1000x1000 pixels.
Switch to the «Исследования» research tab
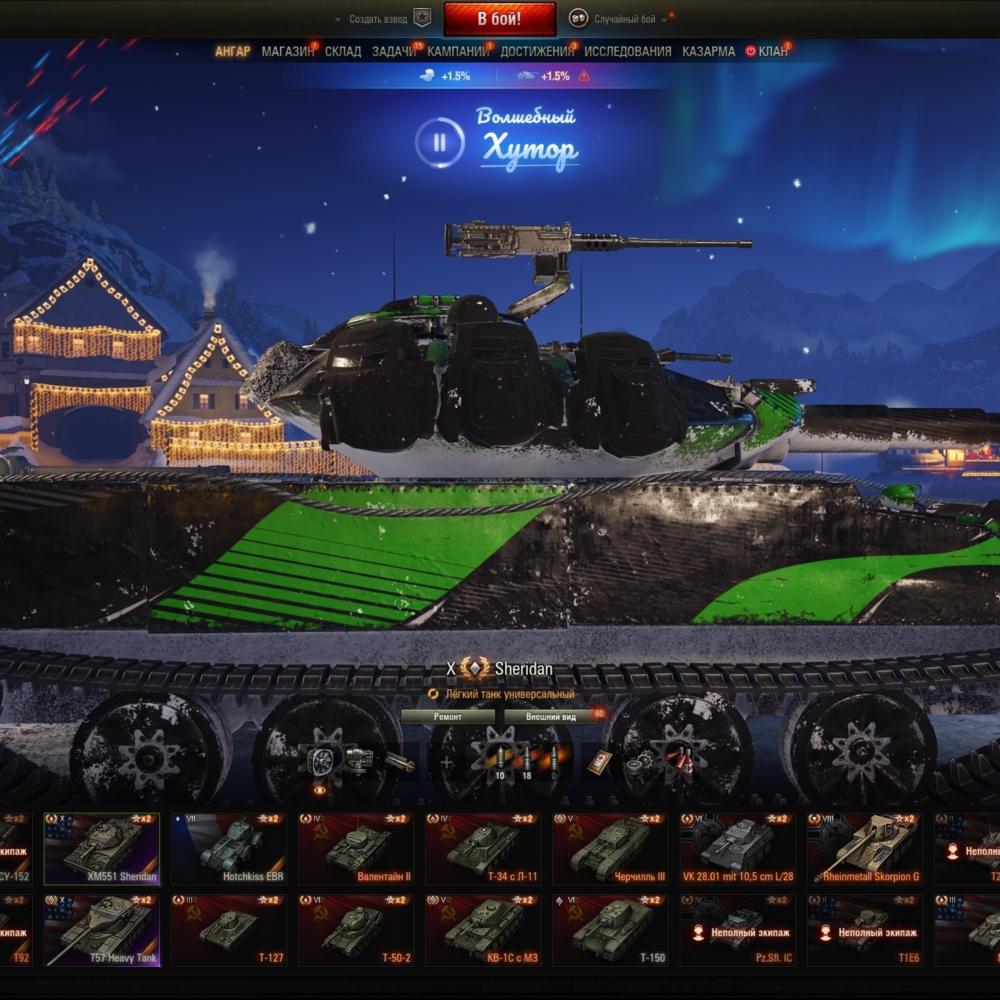628,51
